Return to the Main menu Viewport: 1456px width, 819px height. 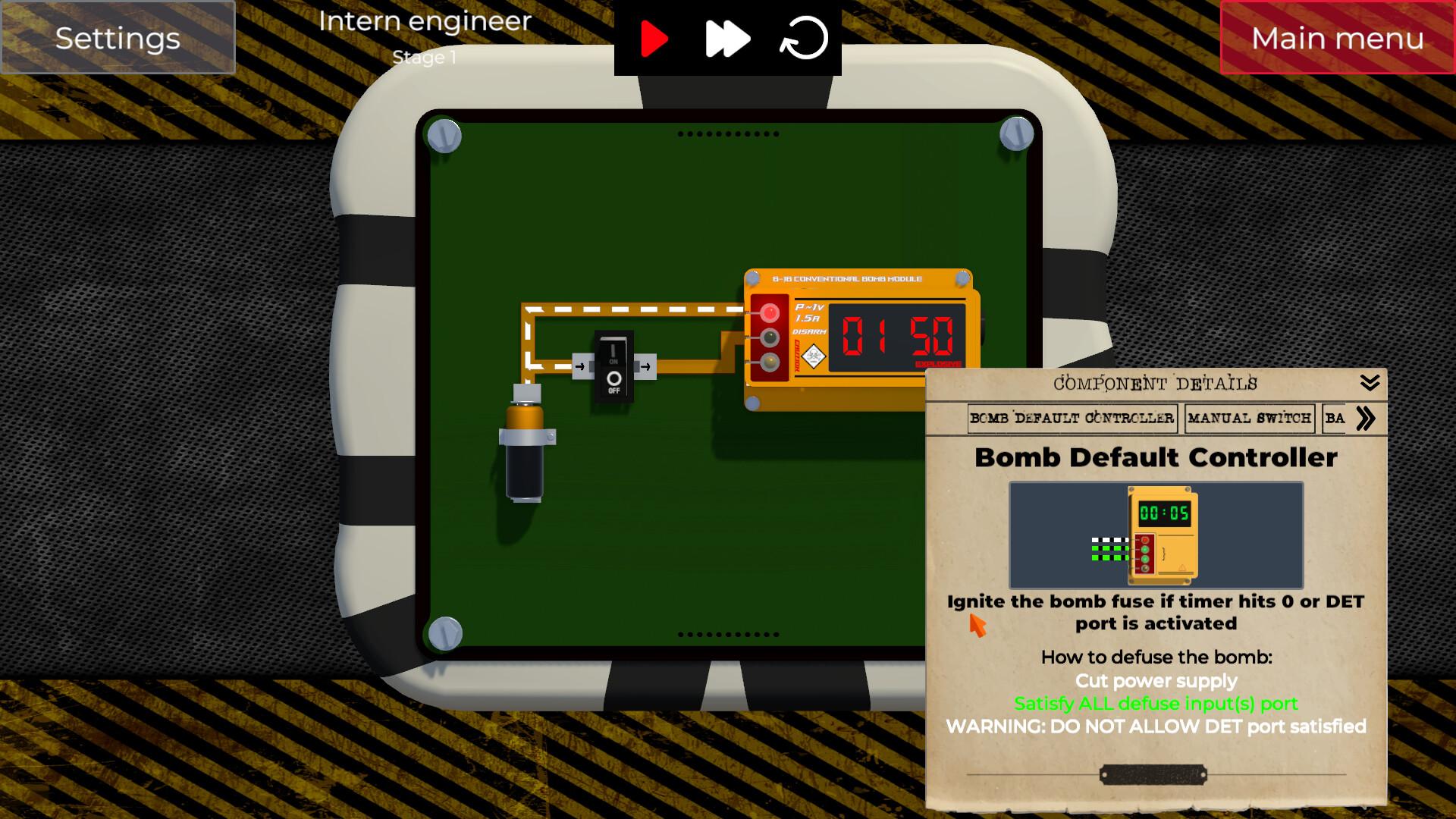click(x=1337, y=38)
